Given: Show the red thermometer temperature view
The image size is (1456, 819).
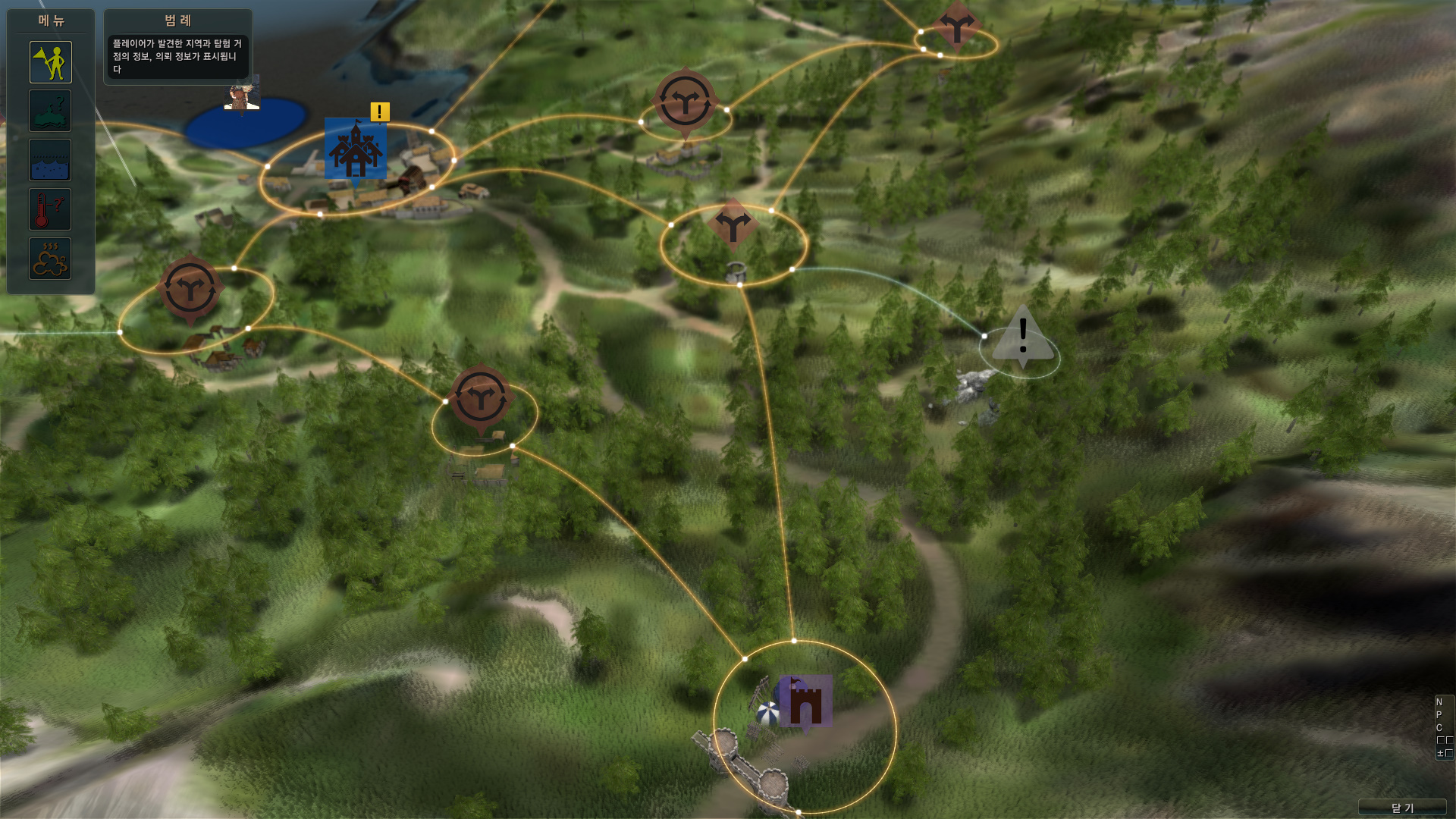Looking at the screenshot, I should tap(51, 209).
